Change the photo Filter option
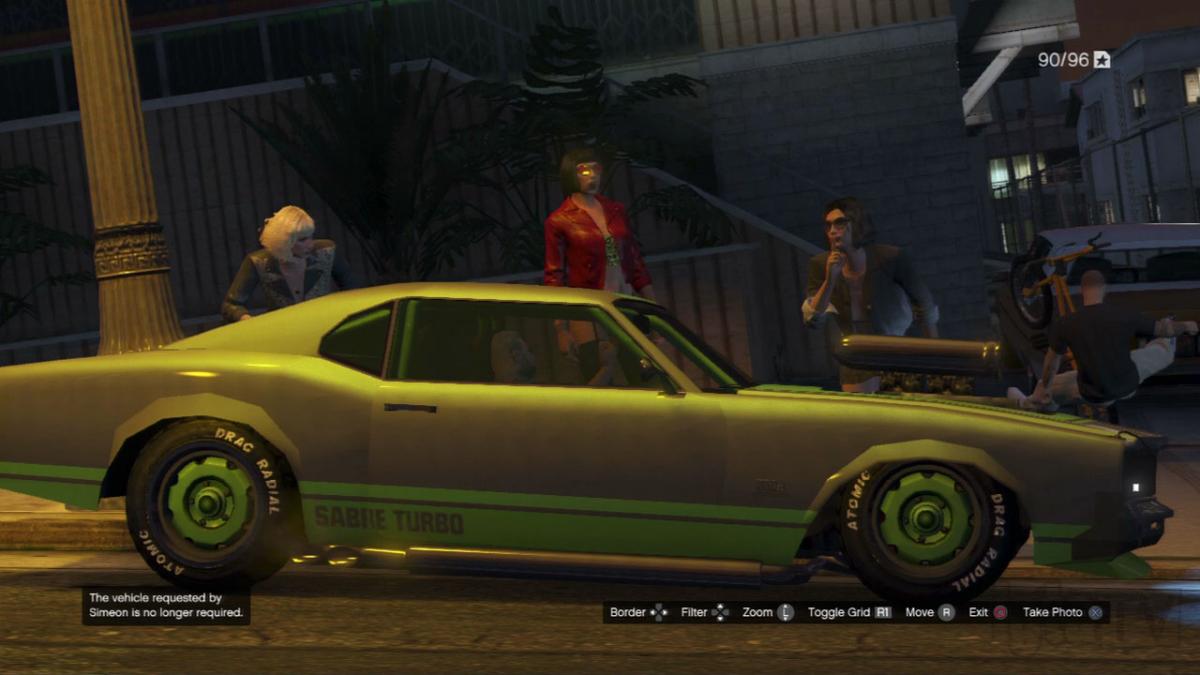This screenshot has height=675, width=1200. pyautogui.click(x=704, y=612)
